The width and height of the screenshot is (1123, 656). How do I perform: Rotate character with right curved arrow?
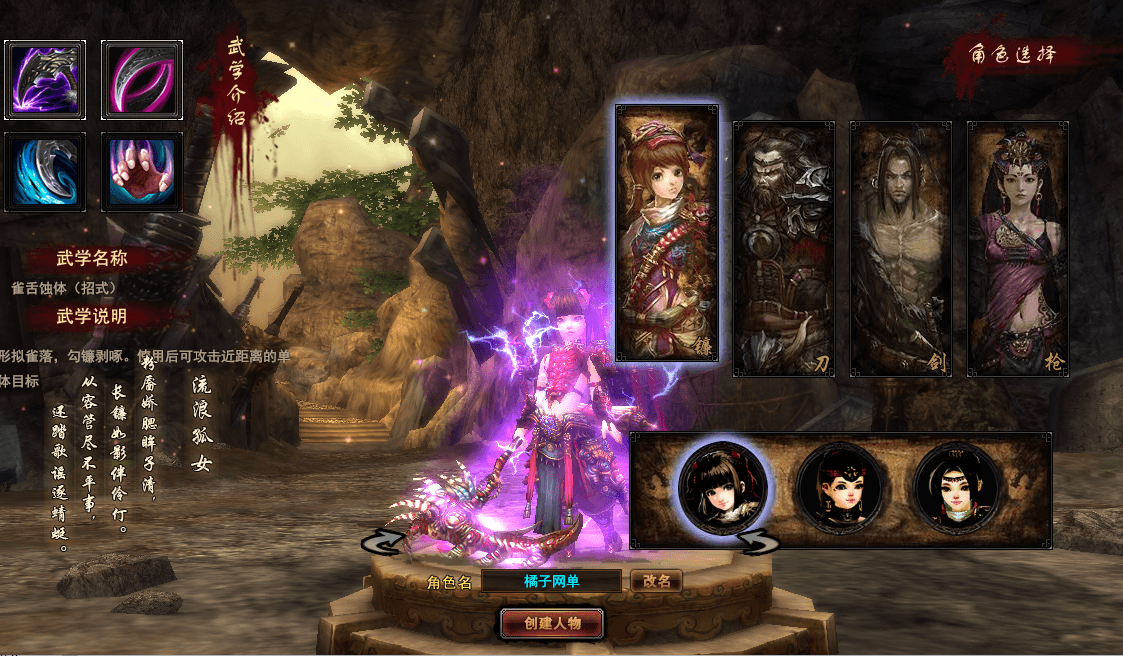[759, 541]
